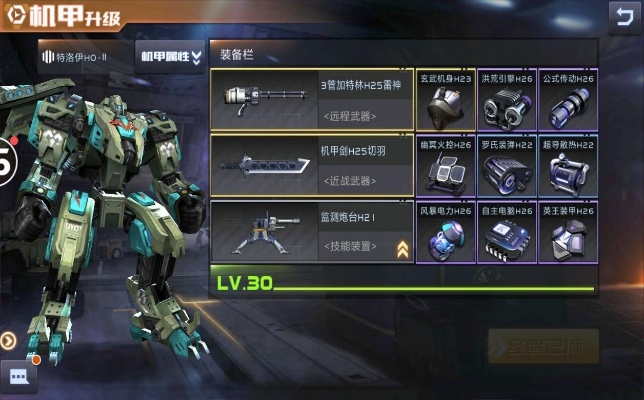Screen dimensions: 644x400
Task: Open the 英王装甲 H26 armor part
Action: tap(567, 231)
